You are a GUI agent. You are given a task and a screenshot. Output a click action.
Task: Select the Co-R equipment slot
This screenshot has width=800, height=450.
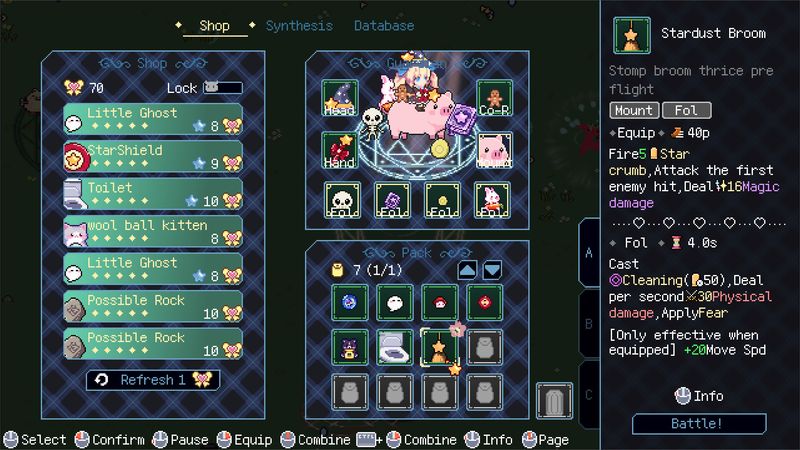point(494,98)
